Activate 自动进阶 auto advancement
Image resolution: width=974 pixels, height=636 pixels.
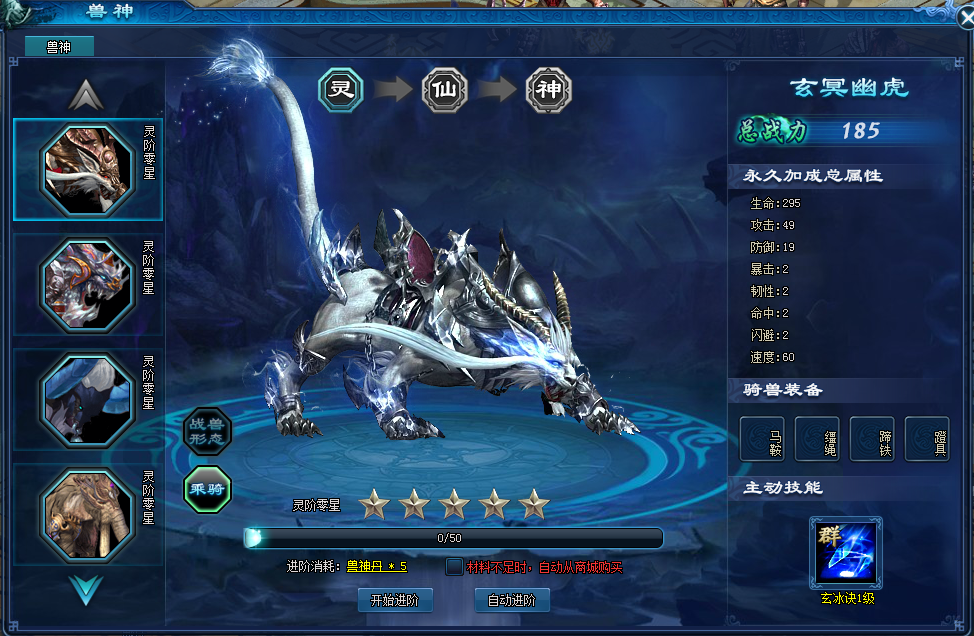click(512, 600)
